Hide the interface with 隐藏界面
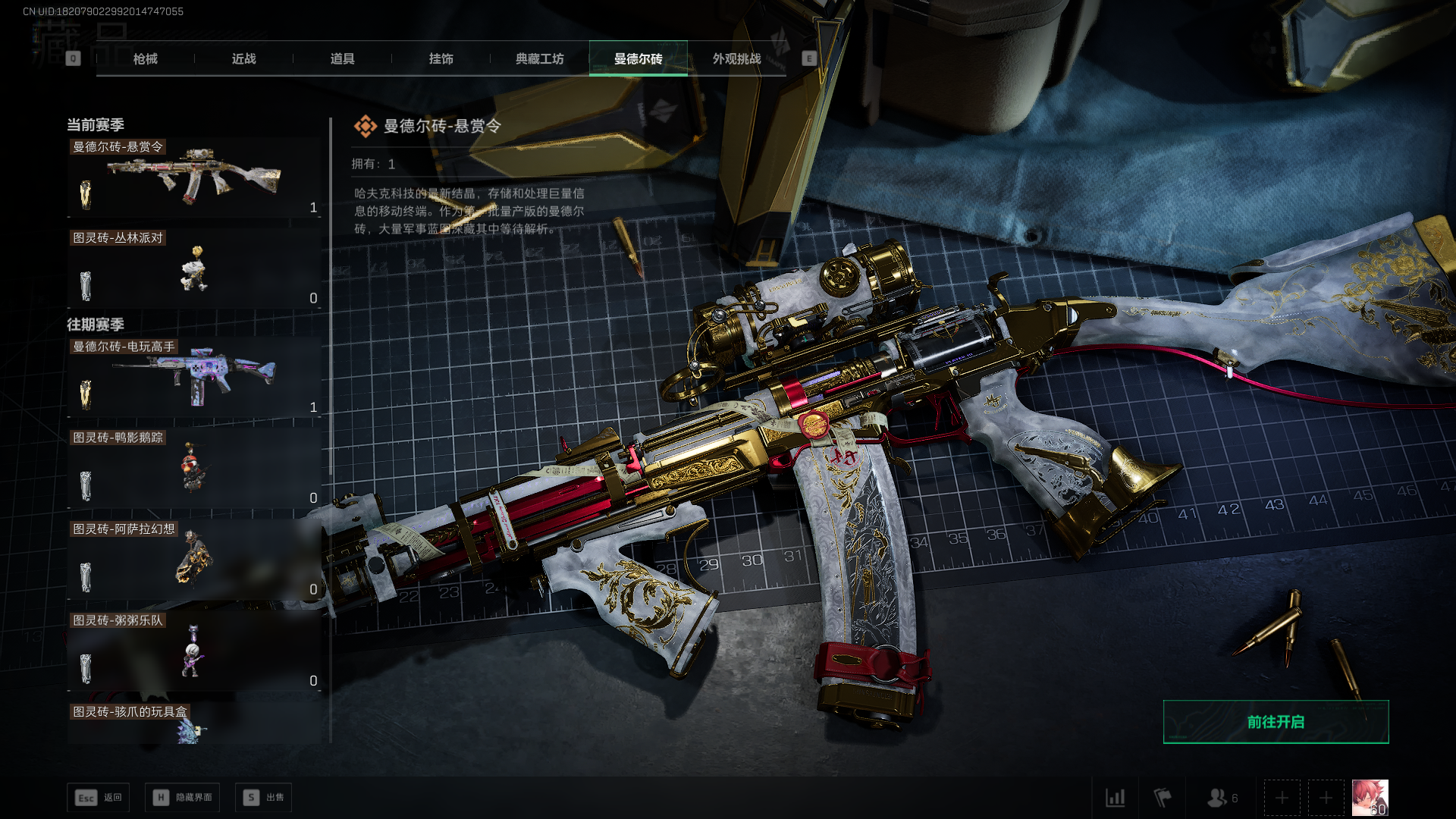This screenshot has width=1456, height=819. coord(183,798)
